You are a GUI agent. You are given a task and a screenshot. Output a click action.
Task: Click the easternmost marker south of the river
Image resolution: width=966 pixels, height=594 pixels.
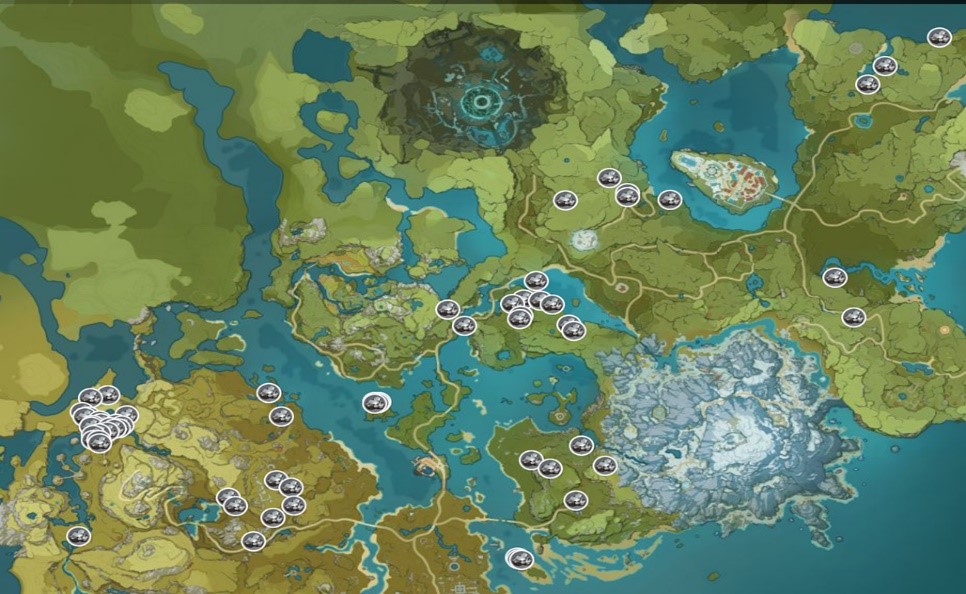pos(853,317)
